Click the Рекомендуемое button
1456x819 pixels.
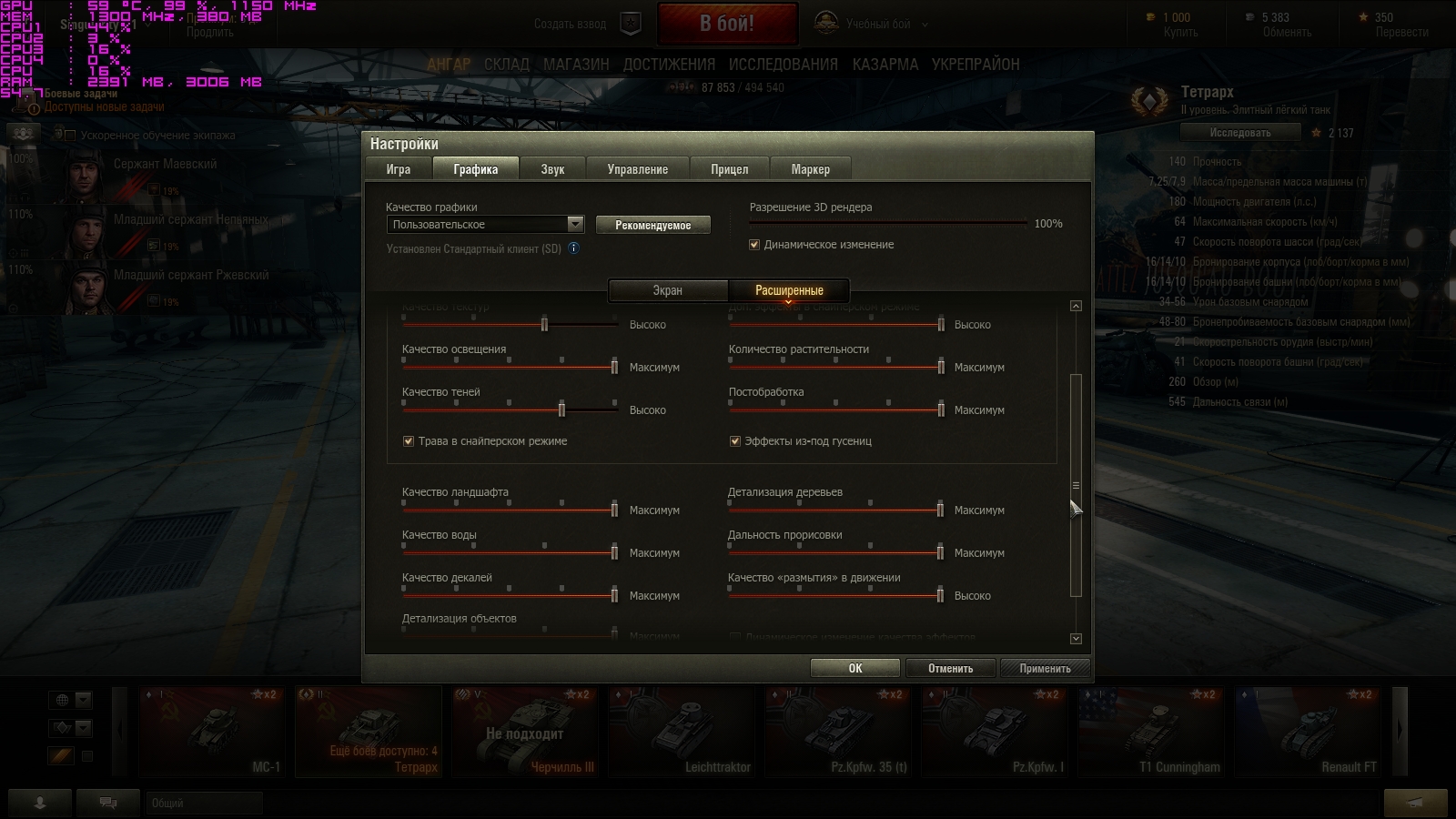tap(652, 225)
